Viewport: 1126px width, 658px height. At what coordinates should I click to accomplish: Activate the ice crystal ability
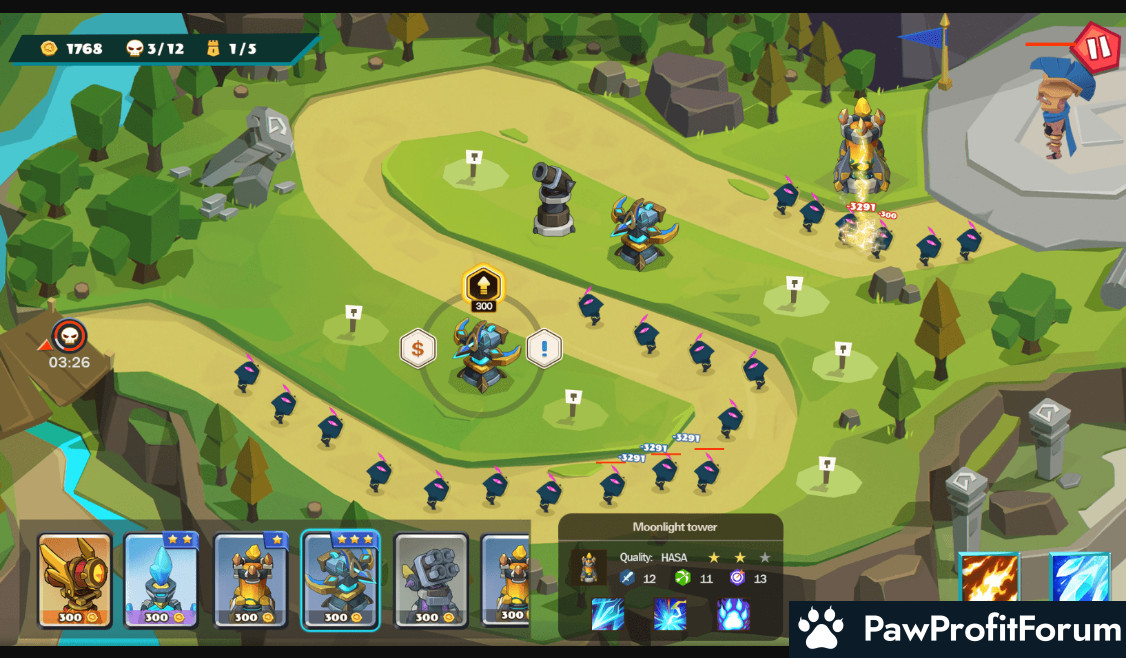coord(1080,580)
